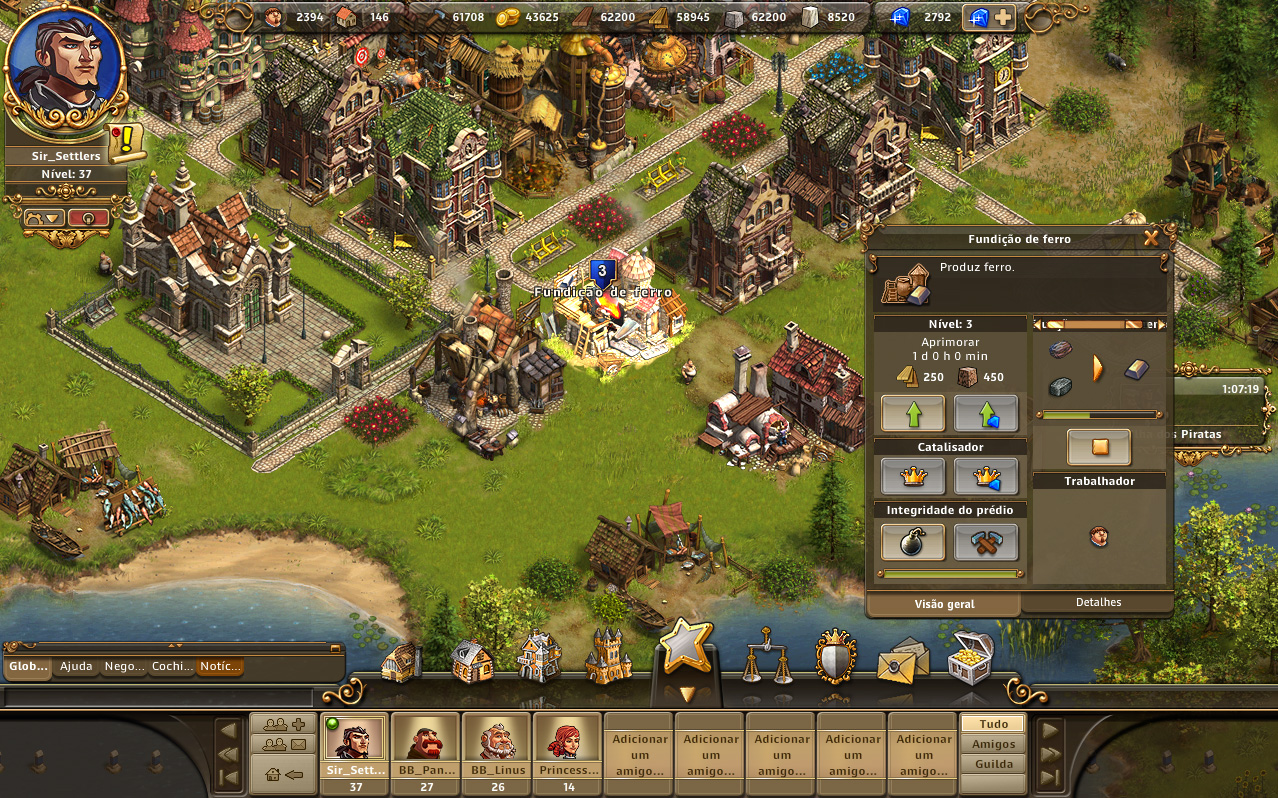Select friend BB_Linus in friends bar
1278x798 pixels.
[x=497, y=745]
